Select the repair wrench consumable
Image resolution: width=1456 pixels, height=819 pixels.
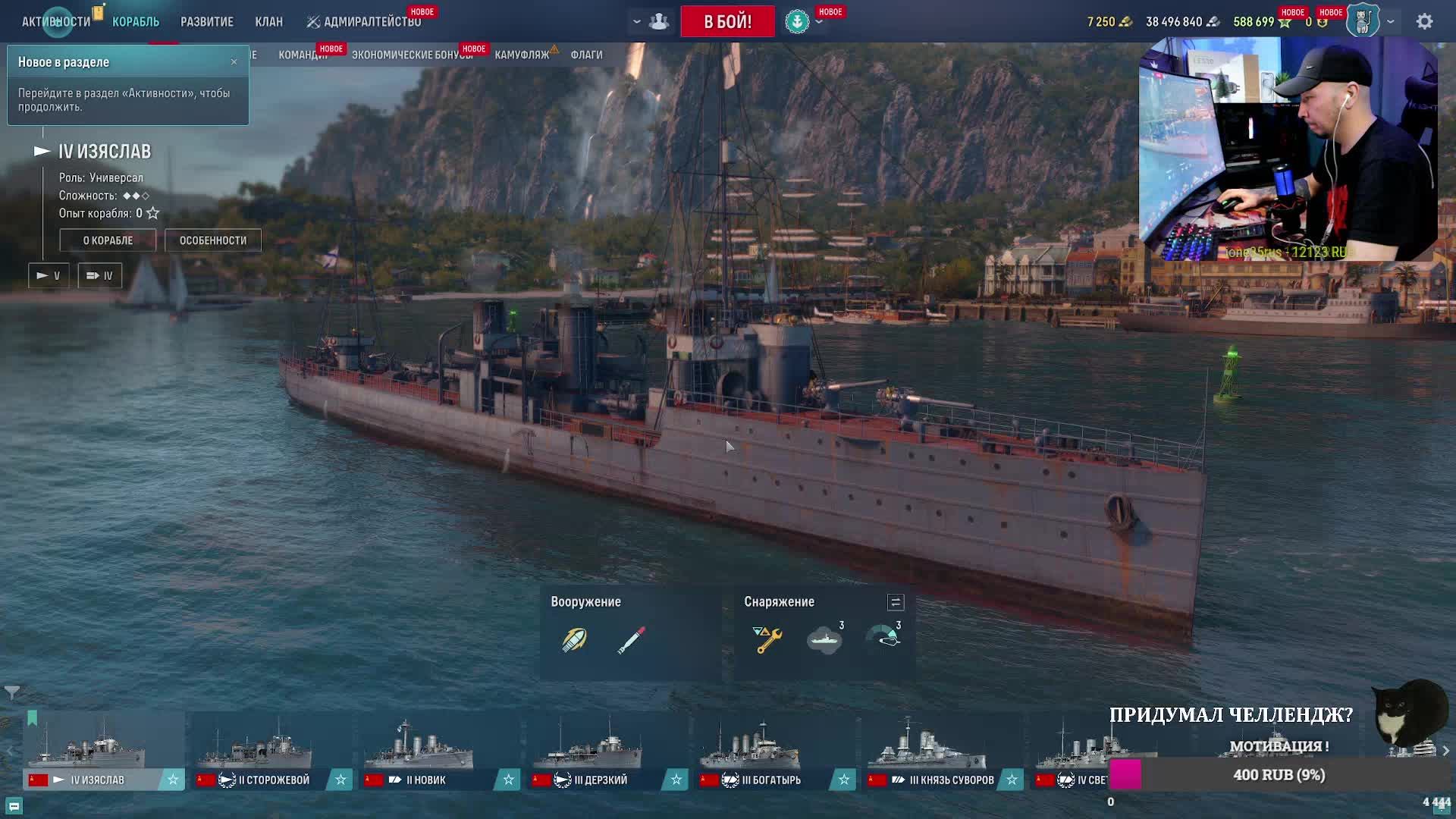pyautogui.click(x=767, y=639)
